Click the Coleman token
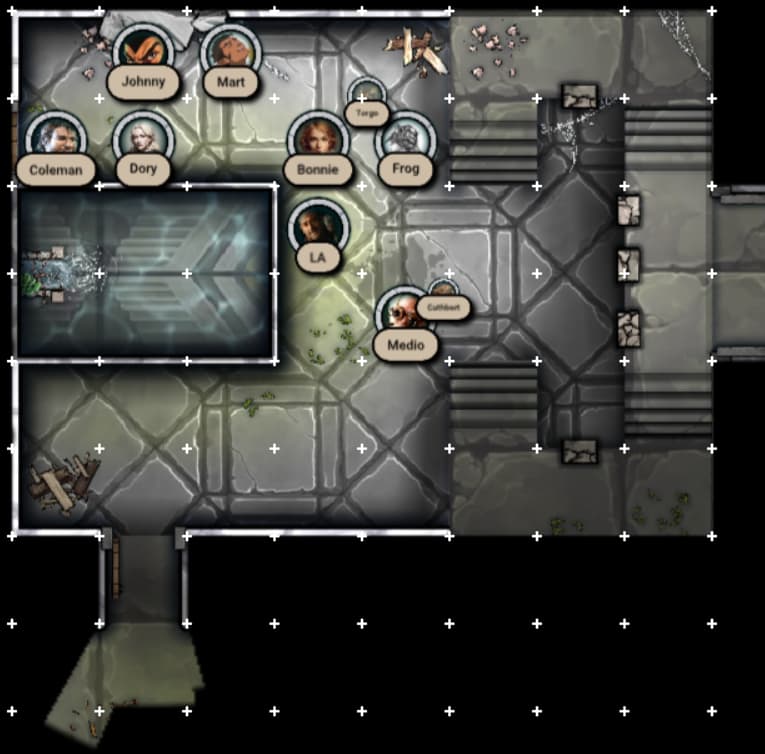This screenshot has height=754, width=765. [55, 139]
